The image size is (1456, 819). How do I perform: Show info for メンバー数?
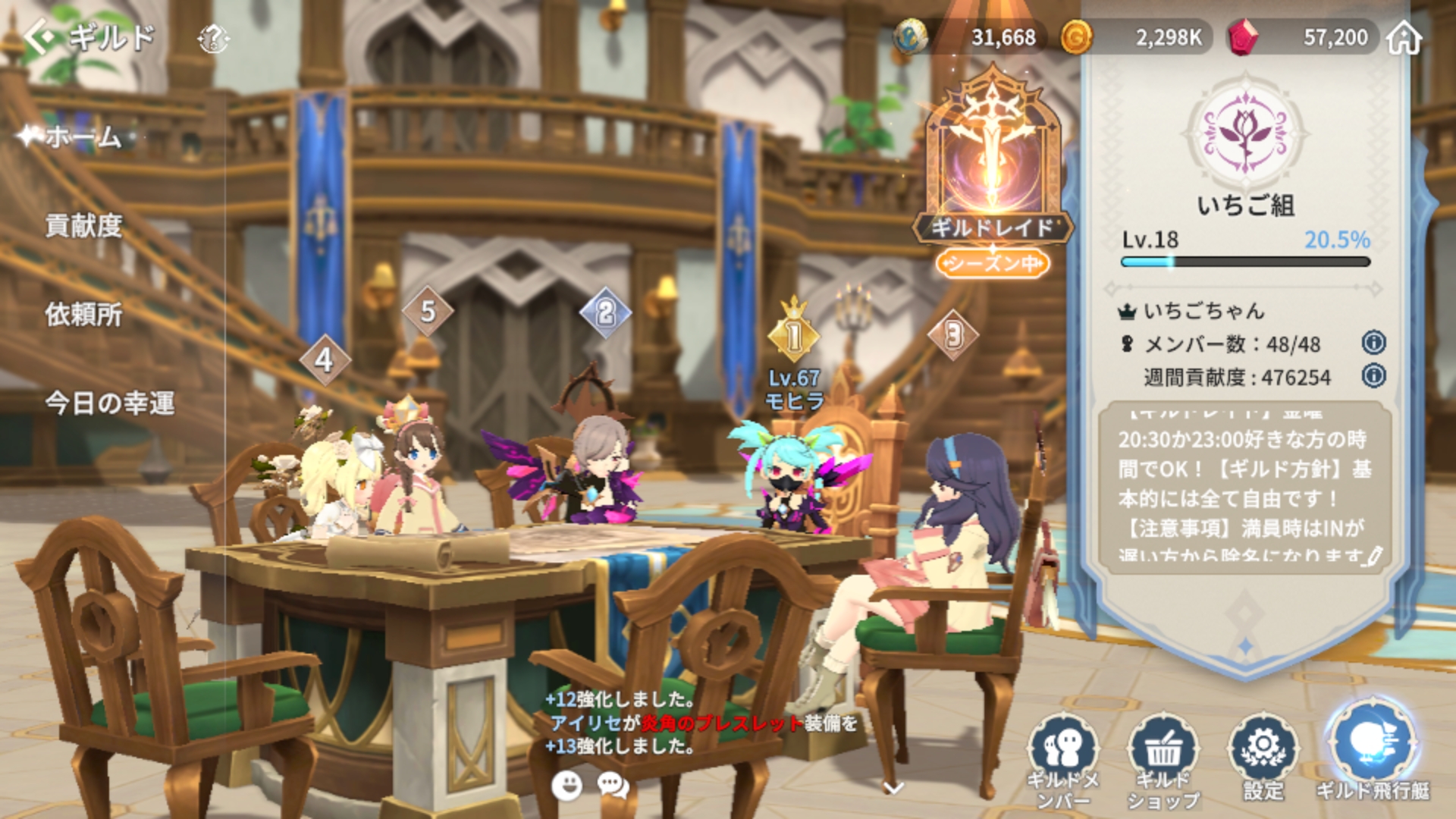(1373, 344)
